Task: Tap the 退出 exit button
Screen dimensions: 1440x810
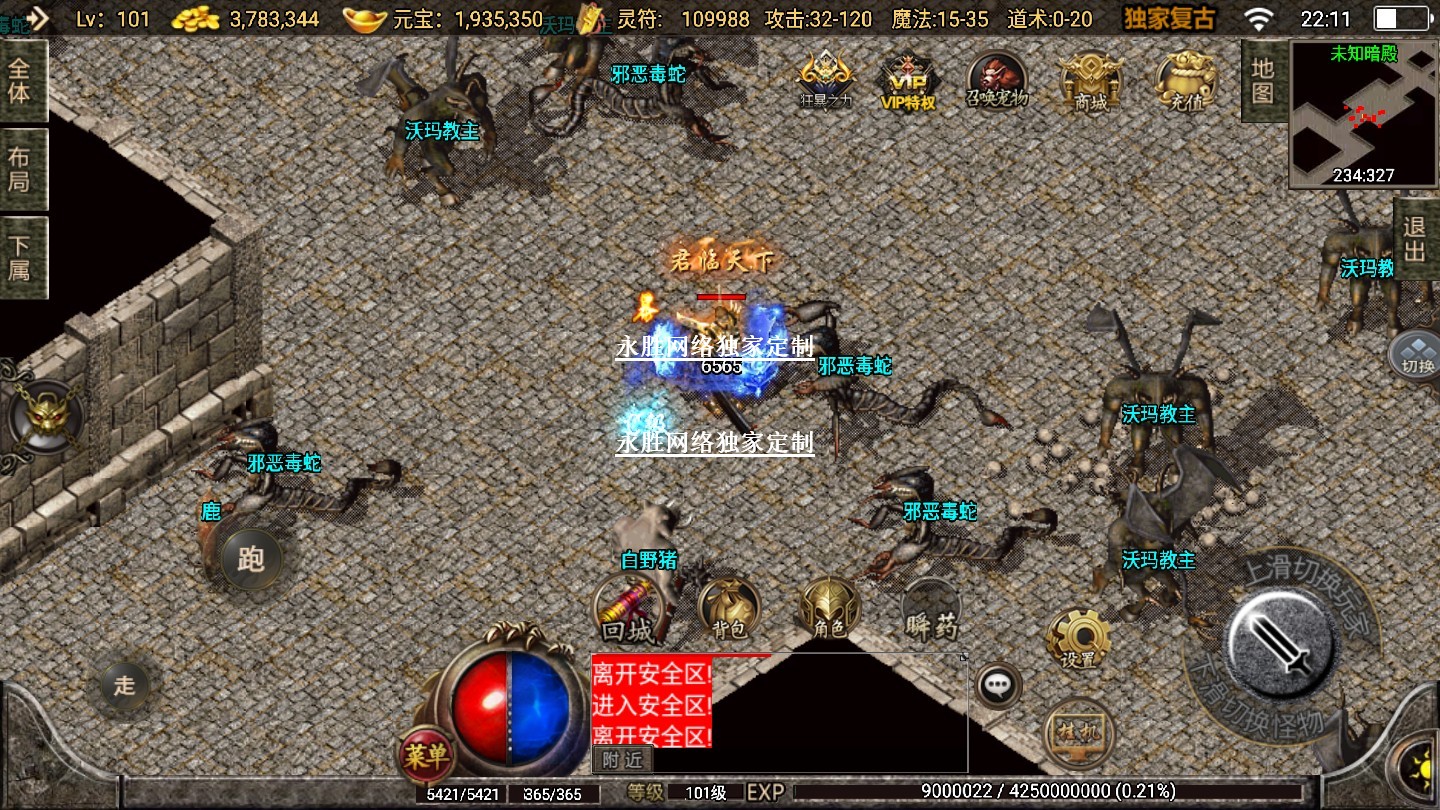Action: click(x=1415, y=239)
